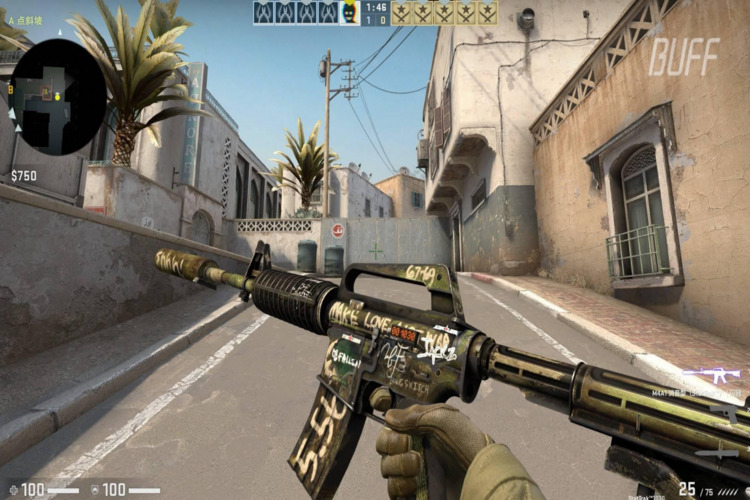Click the BUFF watermark logo
This screenshot has width=750, height=500.
[x=684, y=57]
